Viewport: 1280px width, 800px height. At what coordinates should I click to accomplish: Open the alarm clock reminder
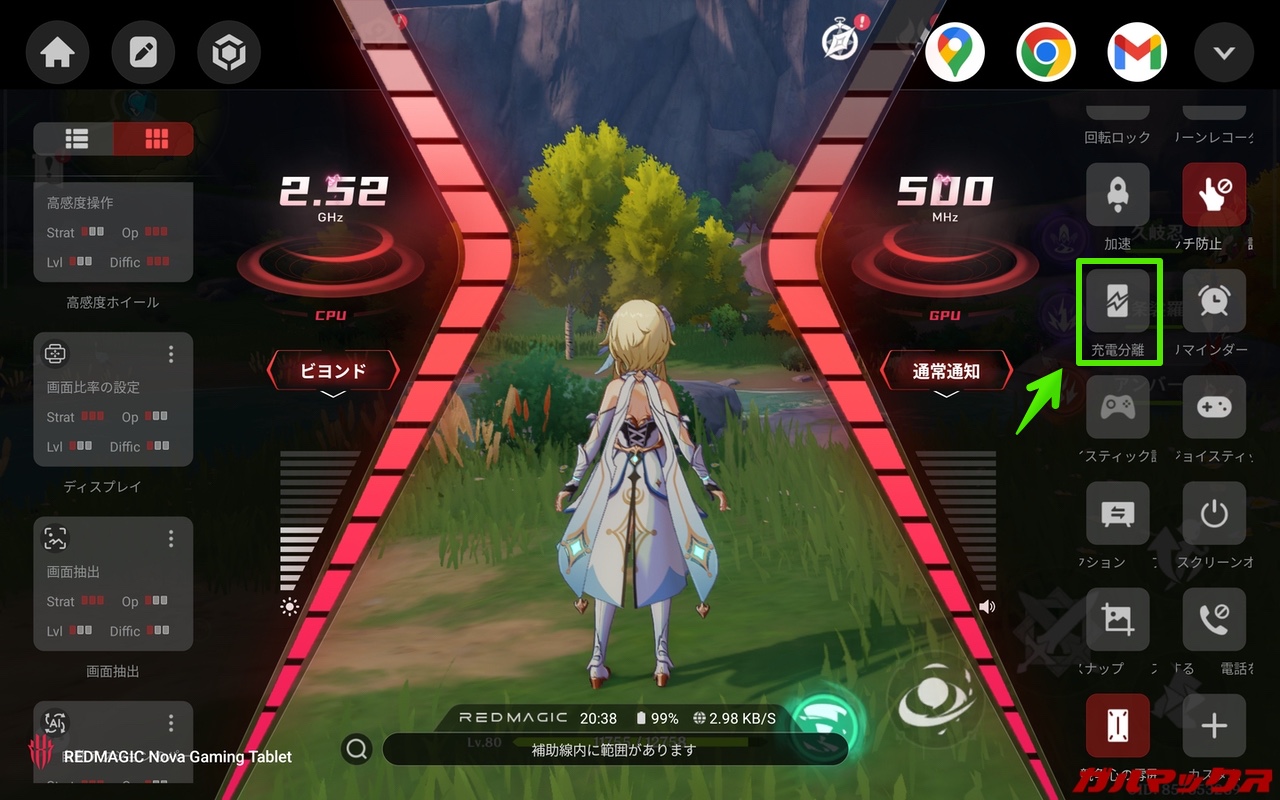point(1214,302)
